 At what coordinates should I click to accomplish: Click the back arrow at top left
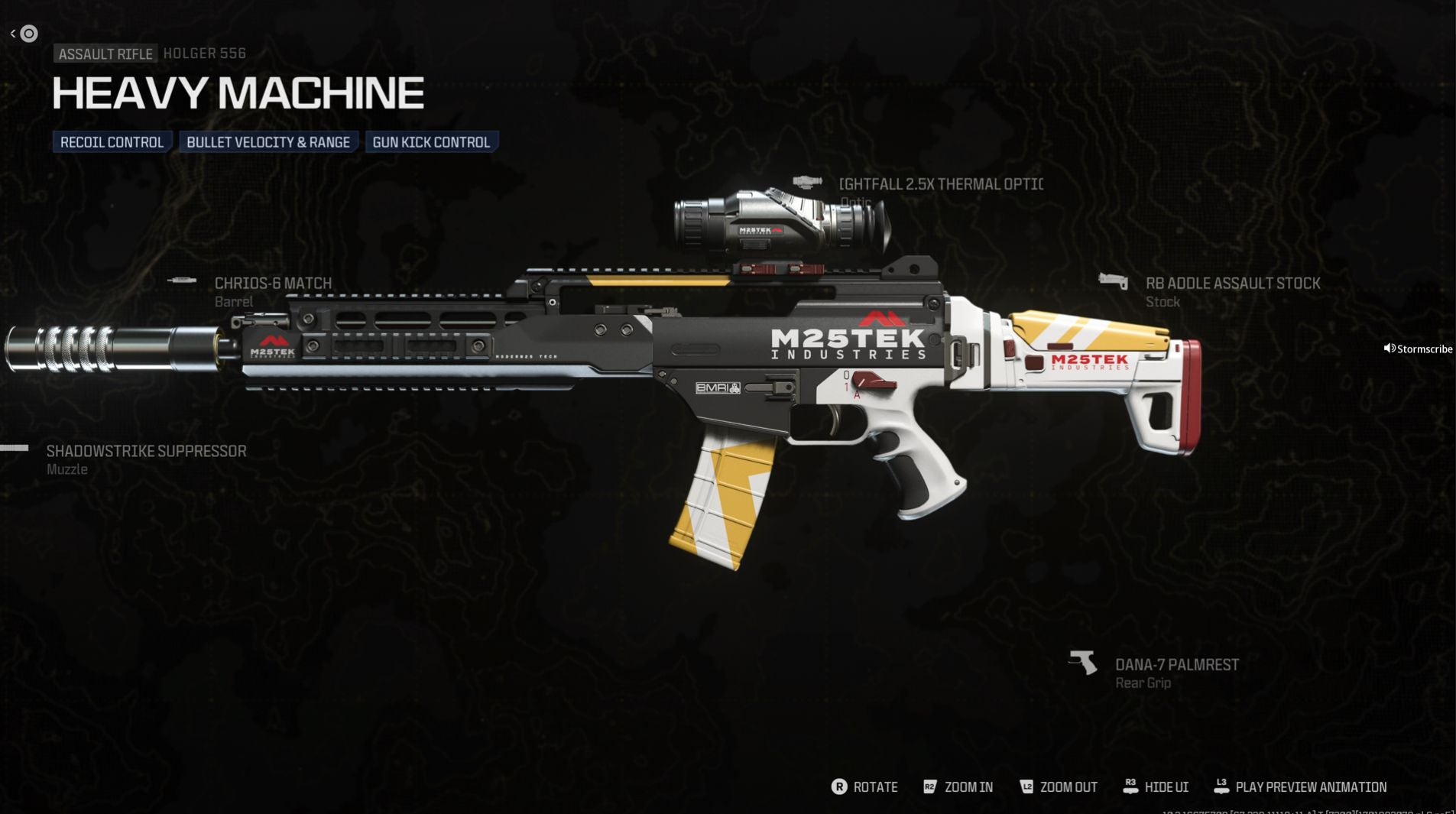[11, 32]
